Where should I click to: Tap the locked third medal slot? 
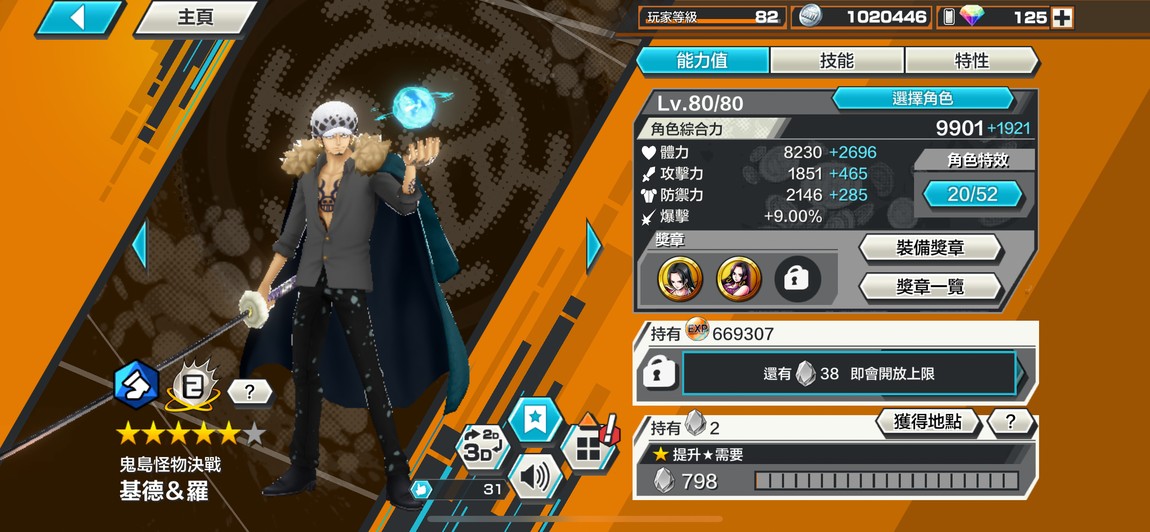797,280
